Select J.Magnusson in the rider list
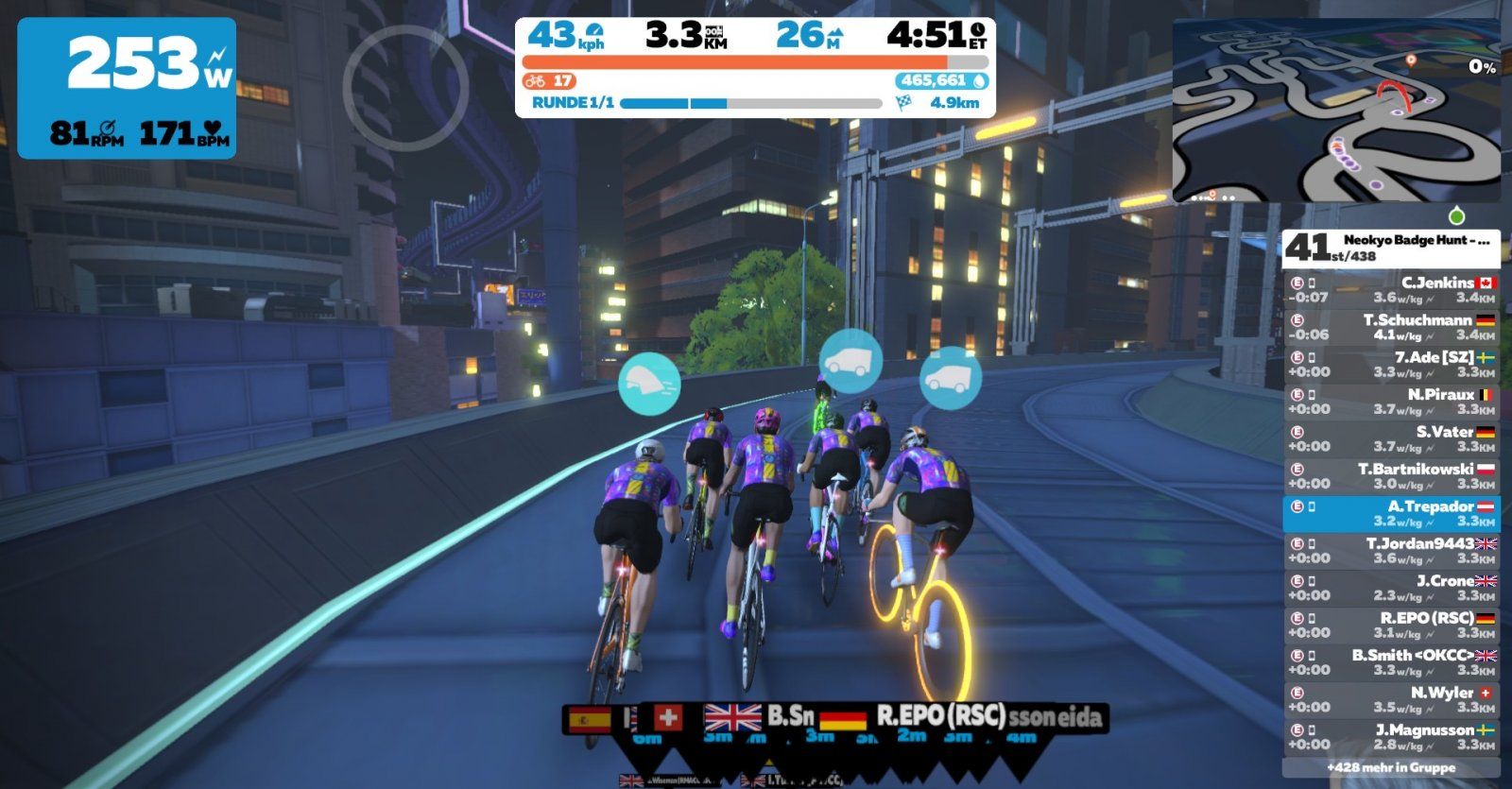 click(x=1390, y=737)
